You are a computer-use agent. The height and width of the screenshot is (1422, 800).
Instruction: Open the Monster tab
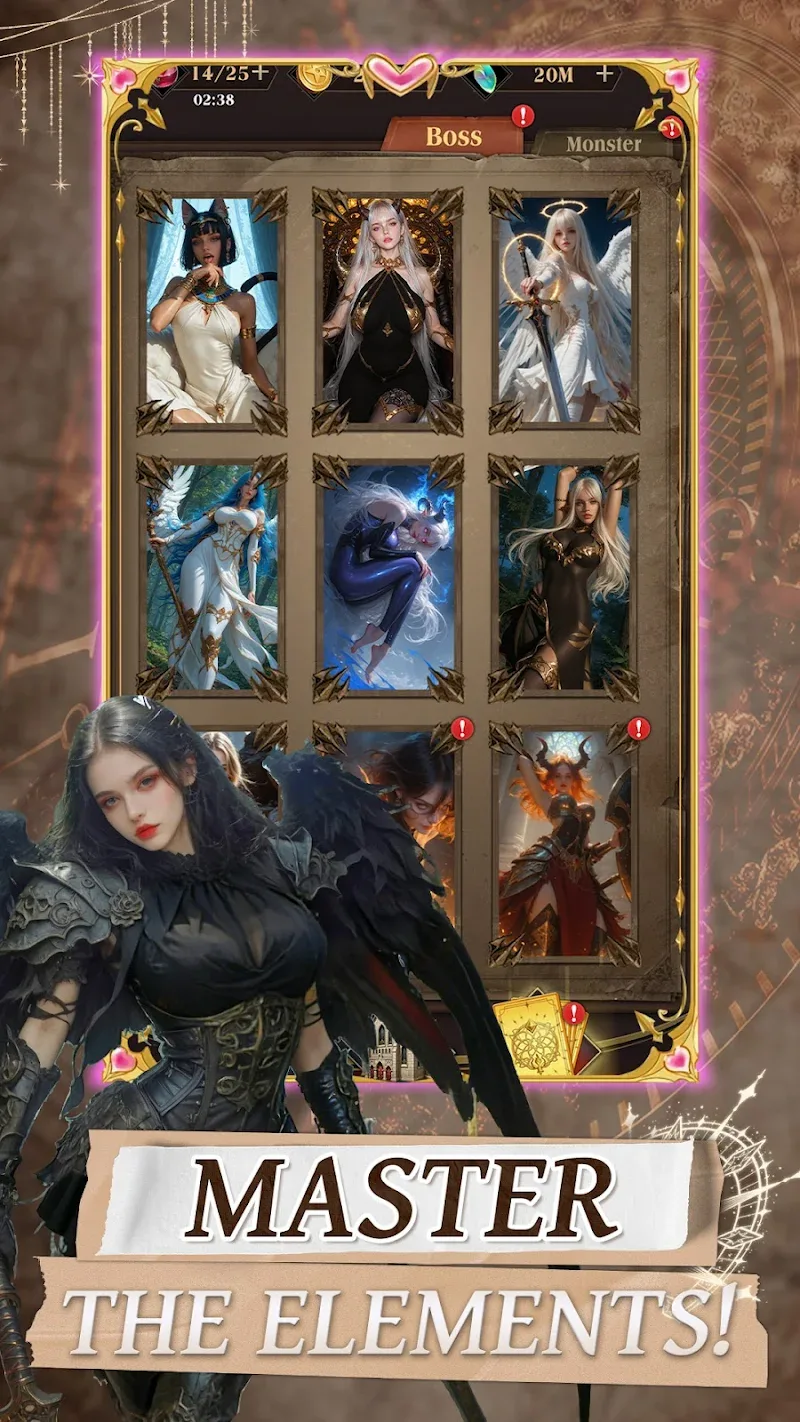603,144
